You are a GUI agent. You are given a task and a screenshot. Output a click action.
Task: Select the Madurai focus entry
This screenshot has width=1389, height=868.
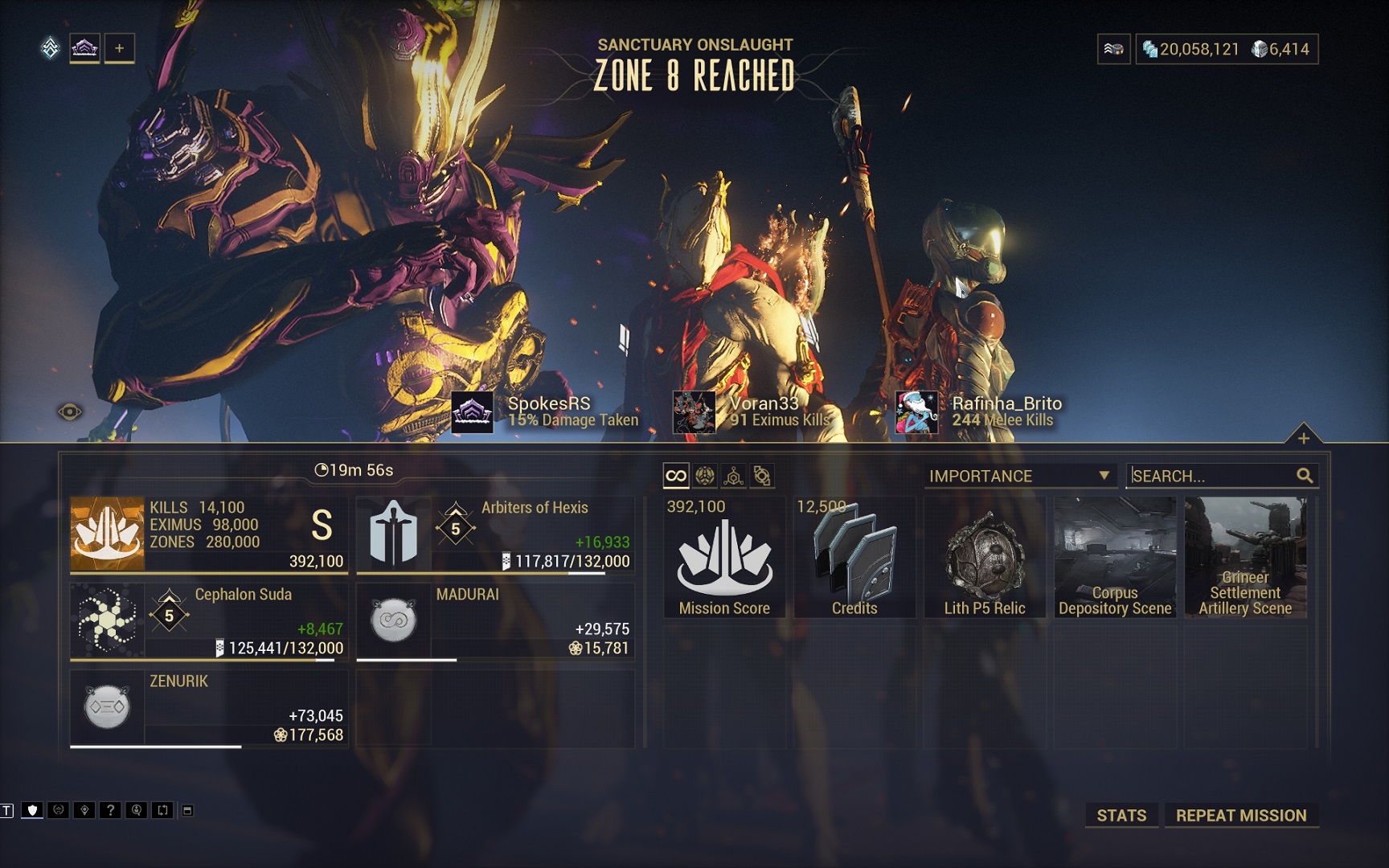tap(495, 620)
